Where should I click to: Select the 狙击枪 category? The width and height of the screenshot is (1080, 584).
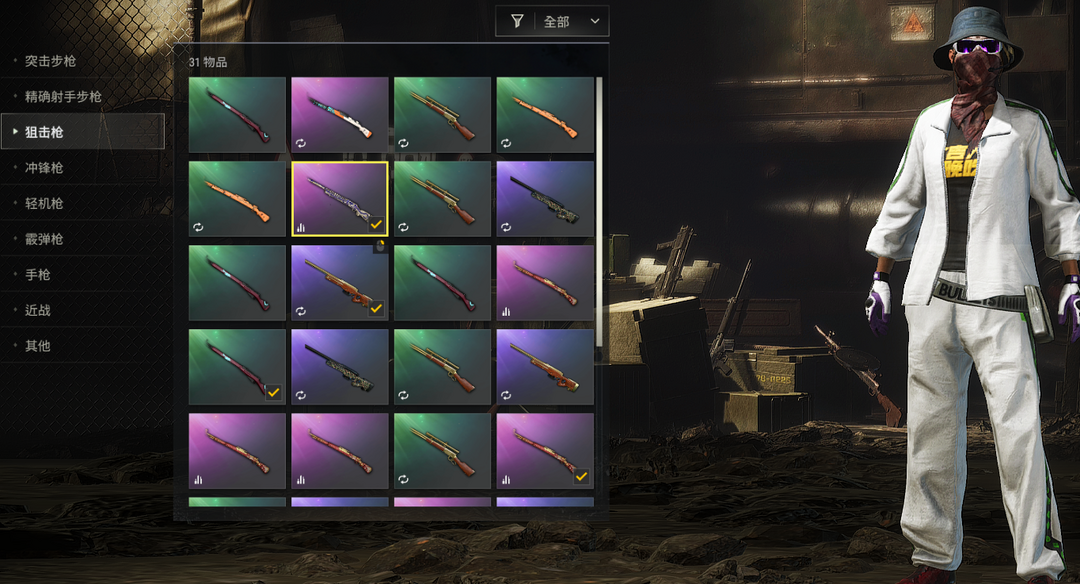[44, 132]
